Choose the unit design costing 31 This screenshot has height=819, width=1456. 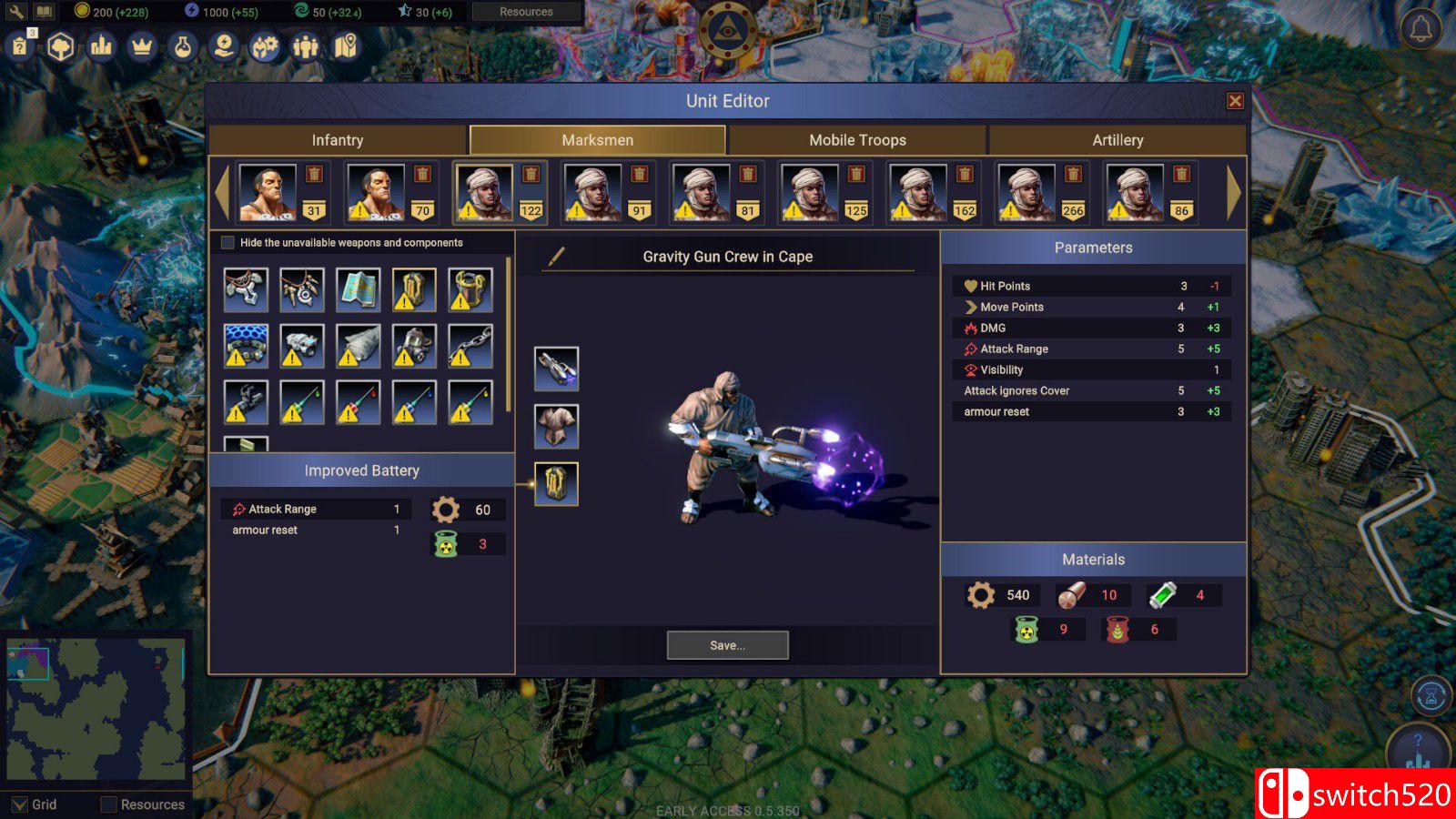pyautogui.click(x=268, y=192)
